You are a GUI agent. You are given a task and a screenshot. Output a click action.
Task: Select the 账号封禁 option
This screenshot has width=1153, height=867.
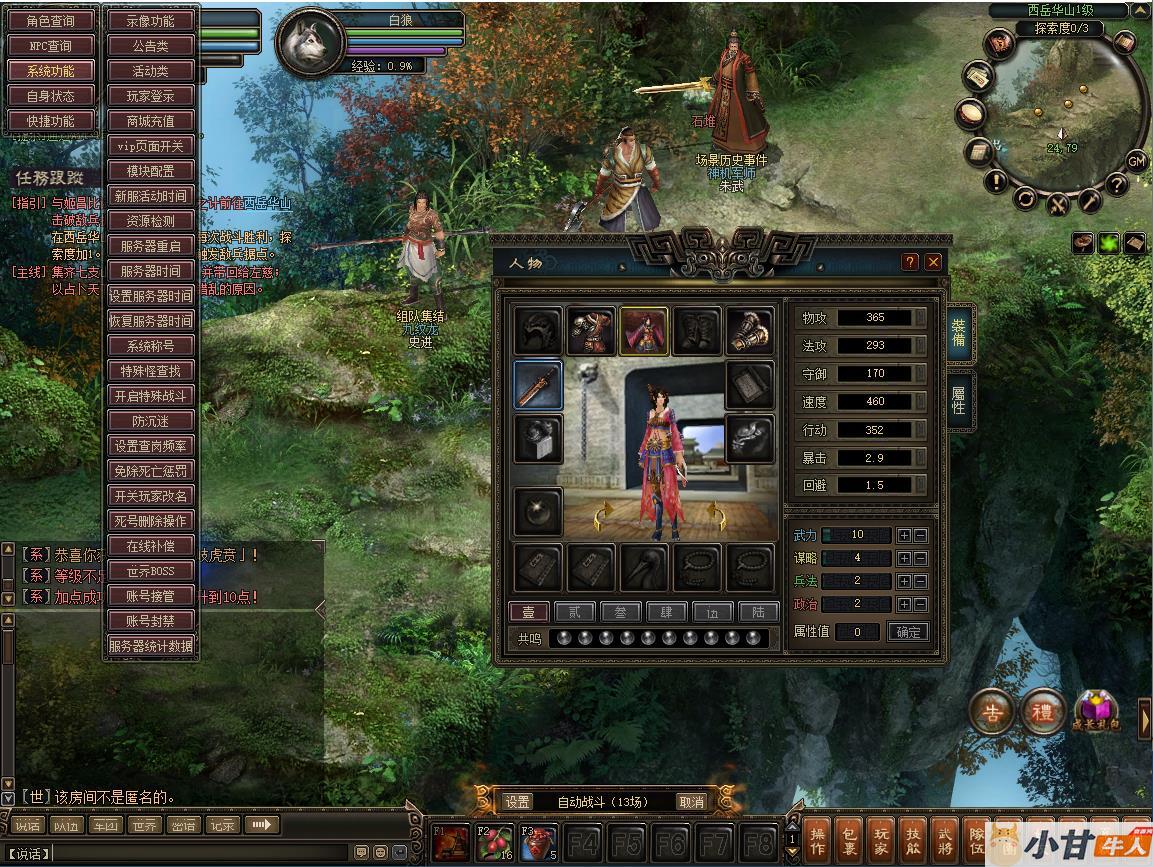pos(150,621)
